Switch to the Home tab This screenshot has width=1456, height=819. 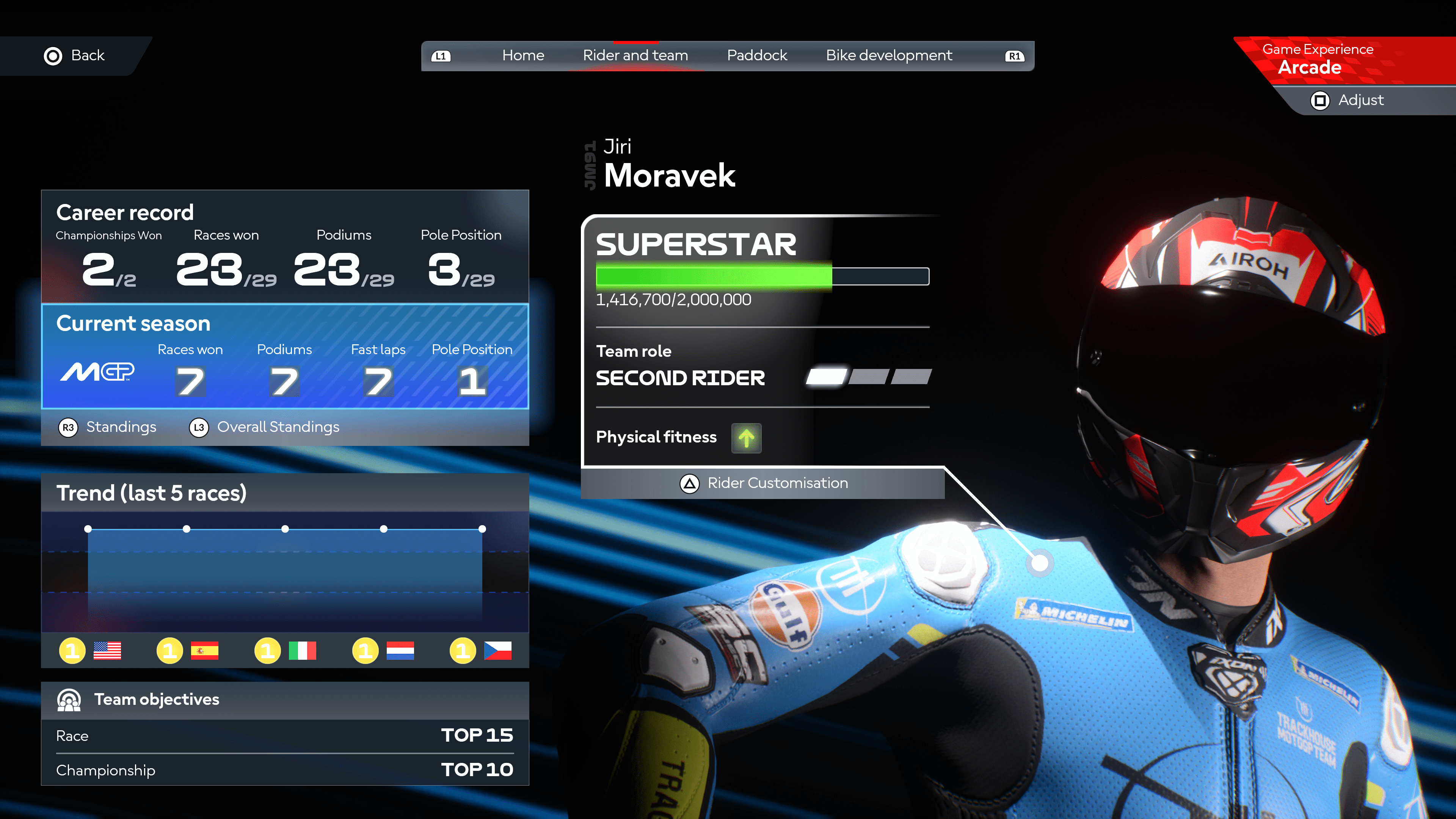pos(523,55)
